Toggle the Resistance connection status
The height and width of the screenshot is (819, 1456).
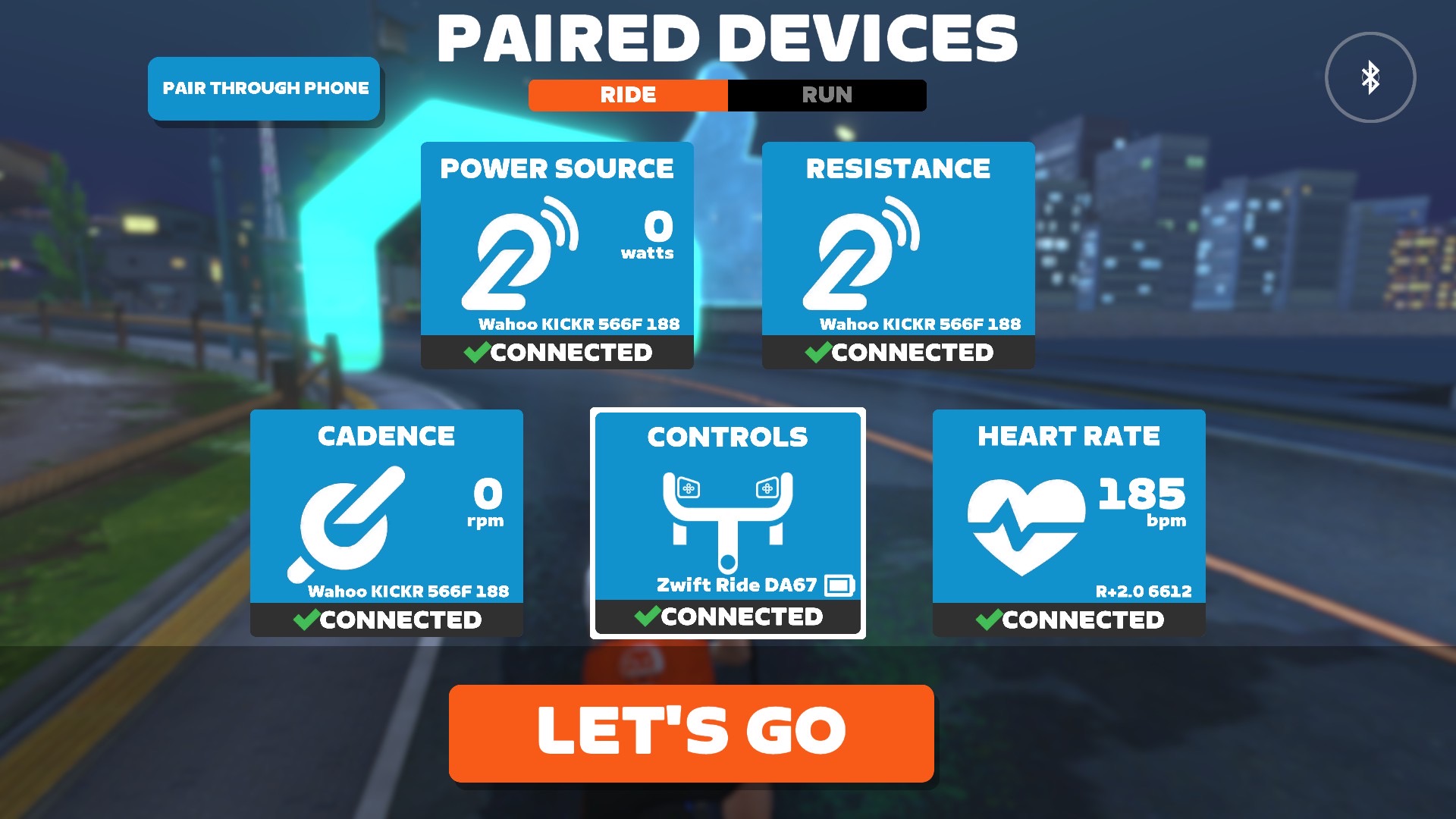pos(897,352)
